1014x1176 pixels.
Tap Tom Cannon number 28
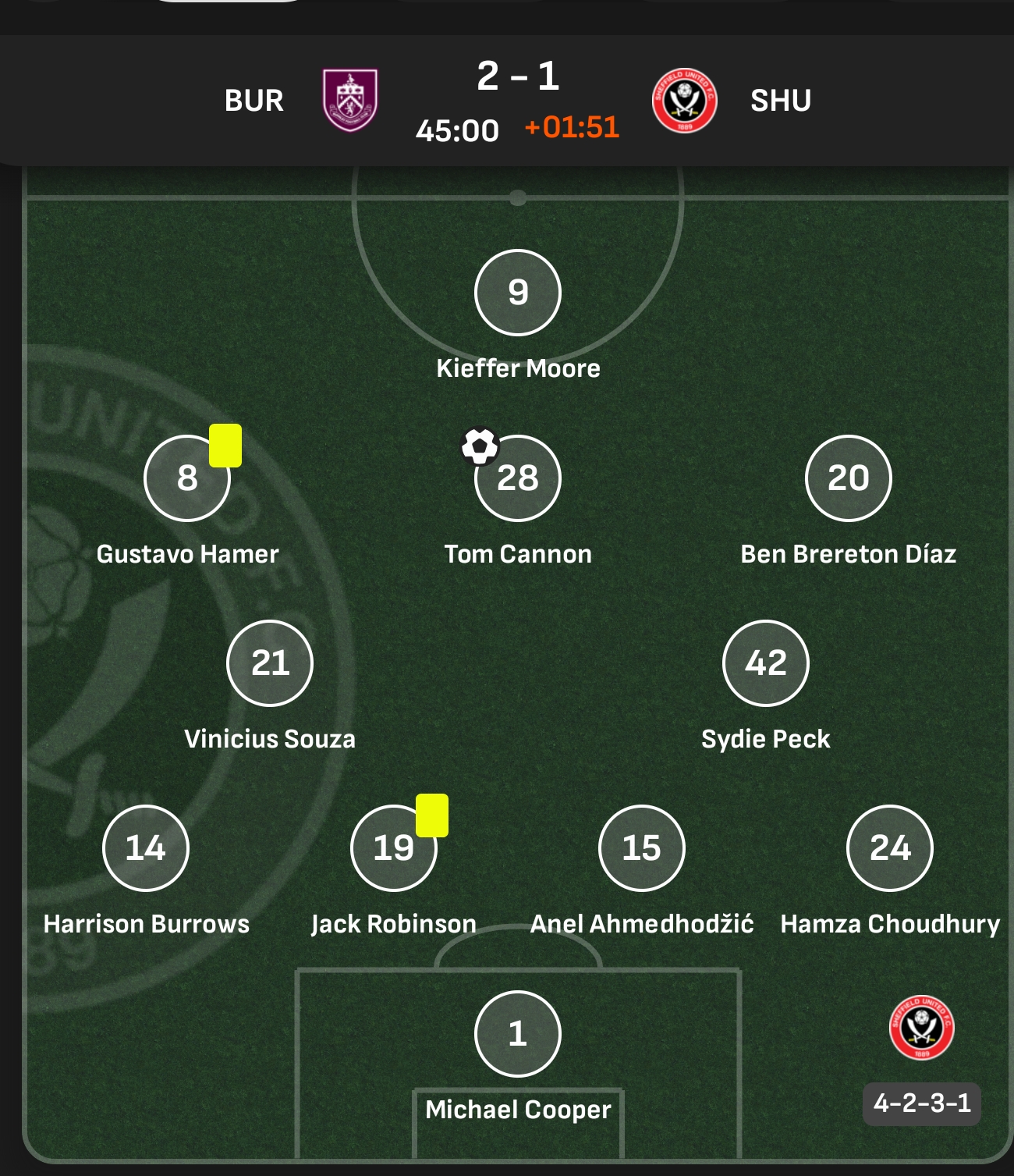click(518, 478)
